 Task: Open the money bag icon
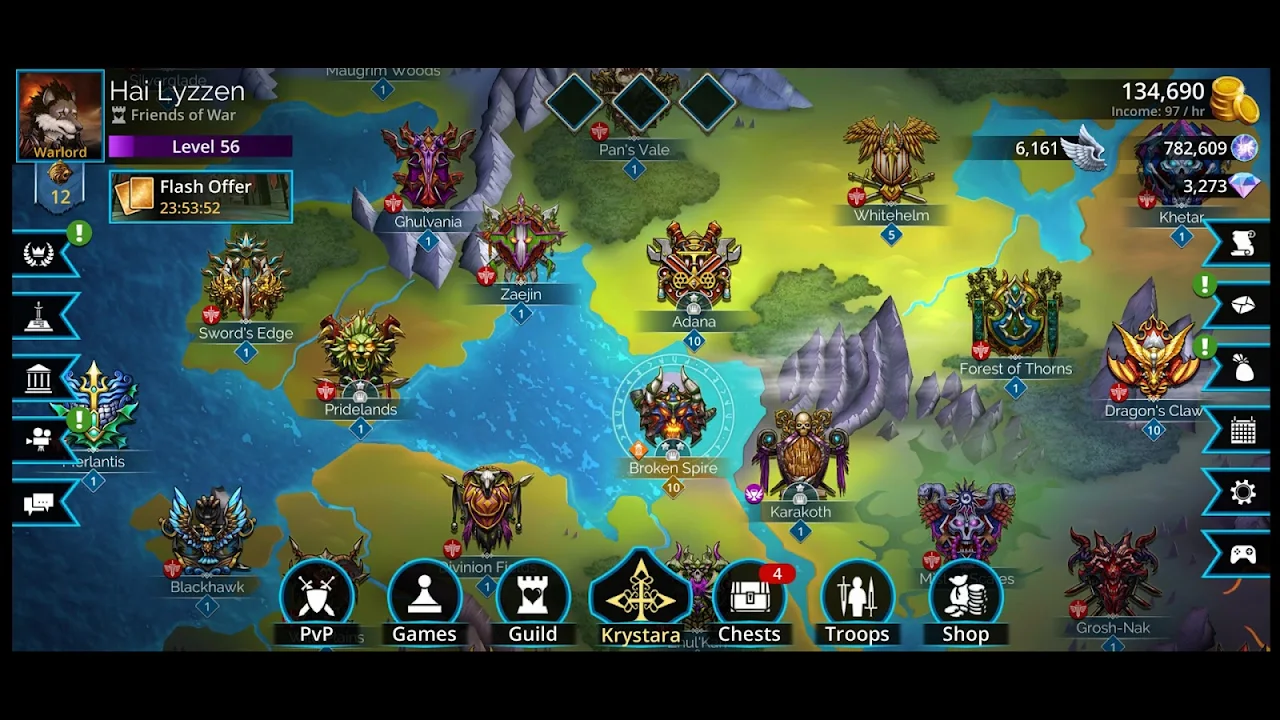pos(1243,369)
